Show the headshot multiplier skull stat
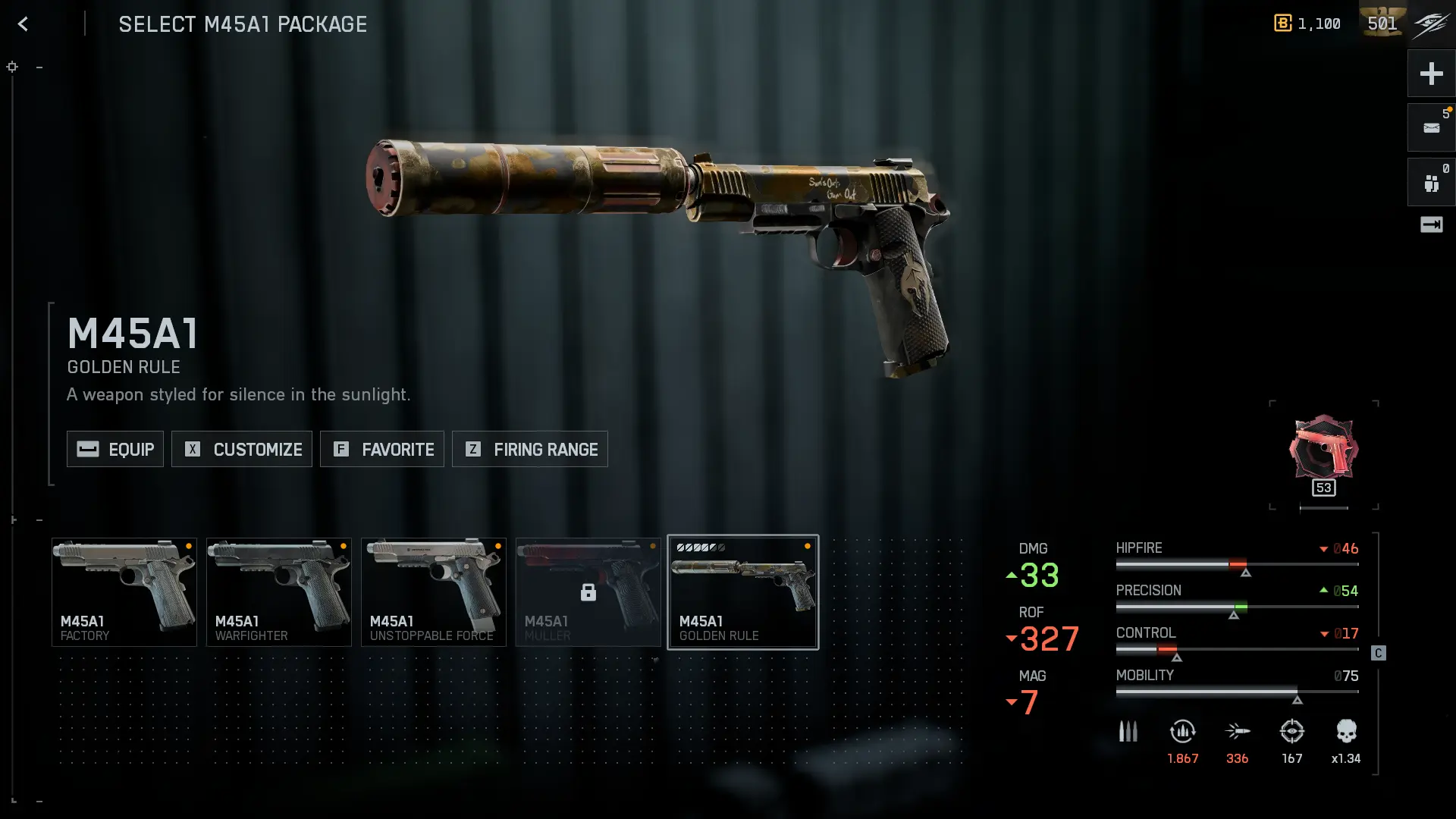This screenshot has height=819, width=1456. pyautogui.click(x=1346, y=732)
